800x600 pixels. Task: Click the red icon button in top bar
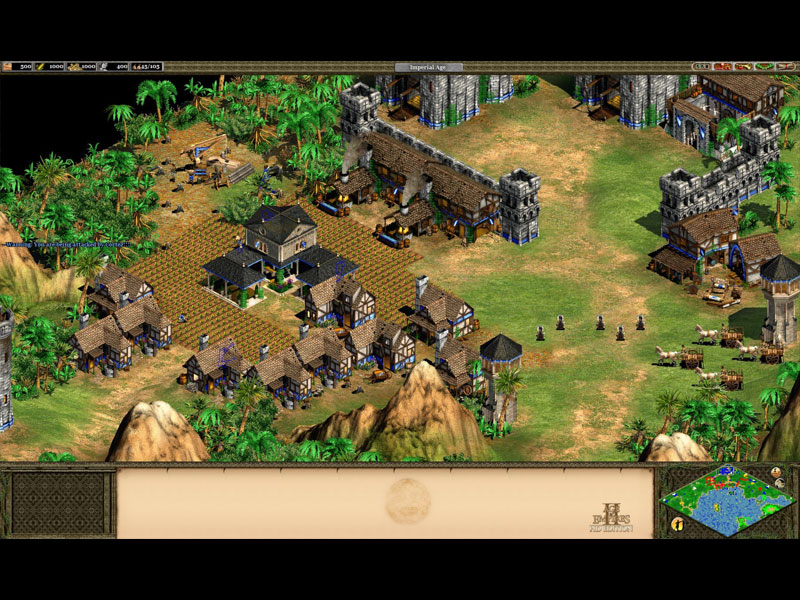pos(722,66)
